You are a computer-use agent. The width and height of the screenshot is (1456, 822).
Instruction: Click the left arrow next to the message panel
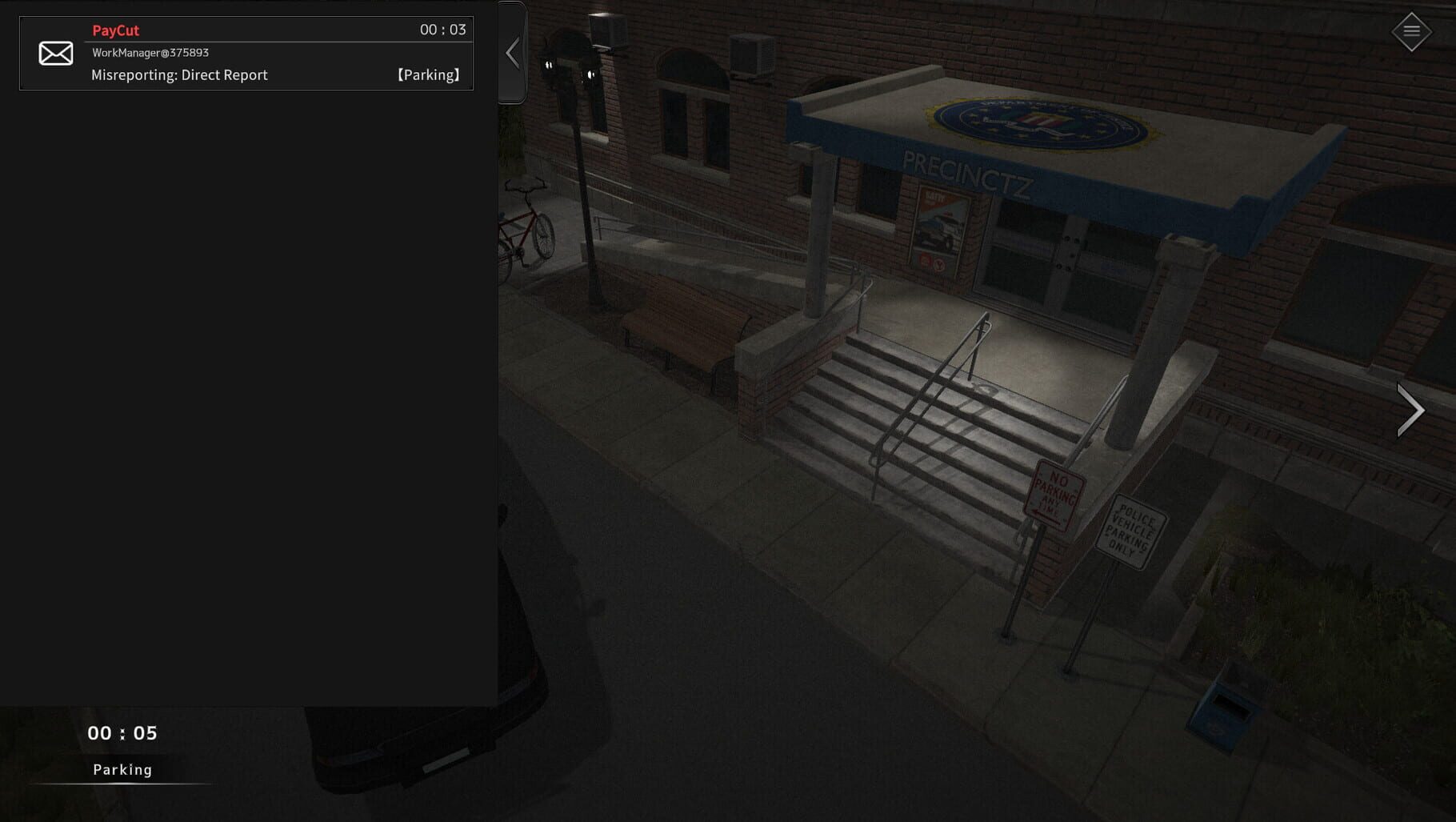click(512, 52)
